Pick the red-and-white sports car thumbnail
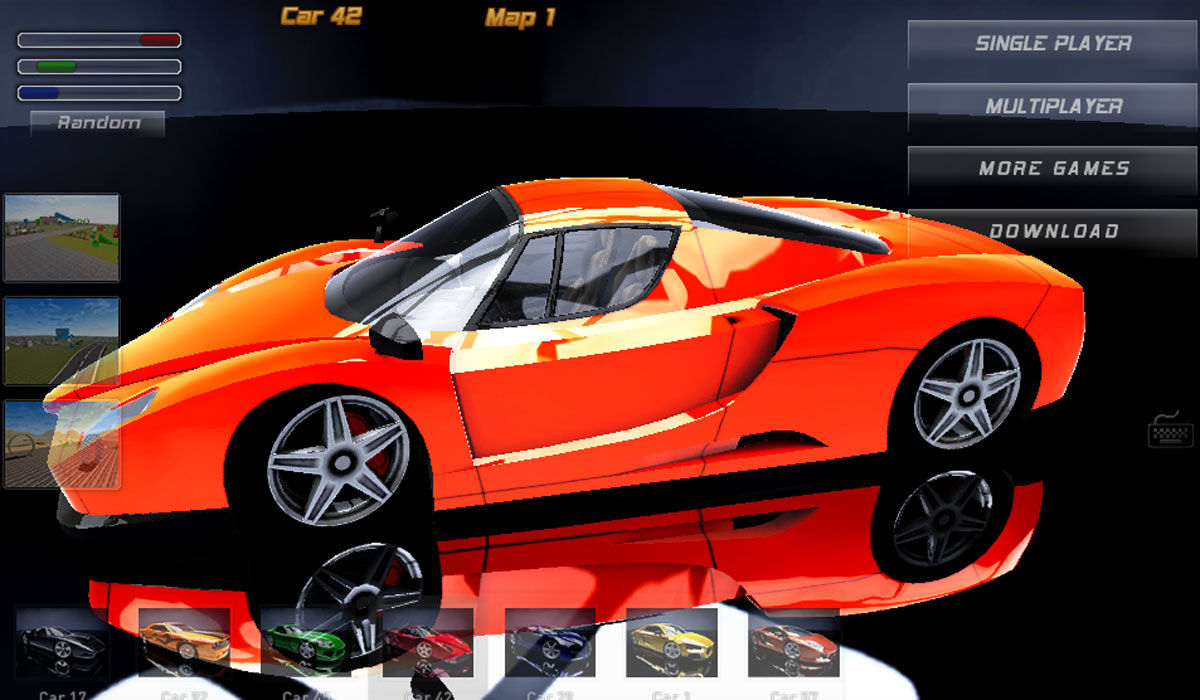1200x700 pixels. point(794,643)
